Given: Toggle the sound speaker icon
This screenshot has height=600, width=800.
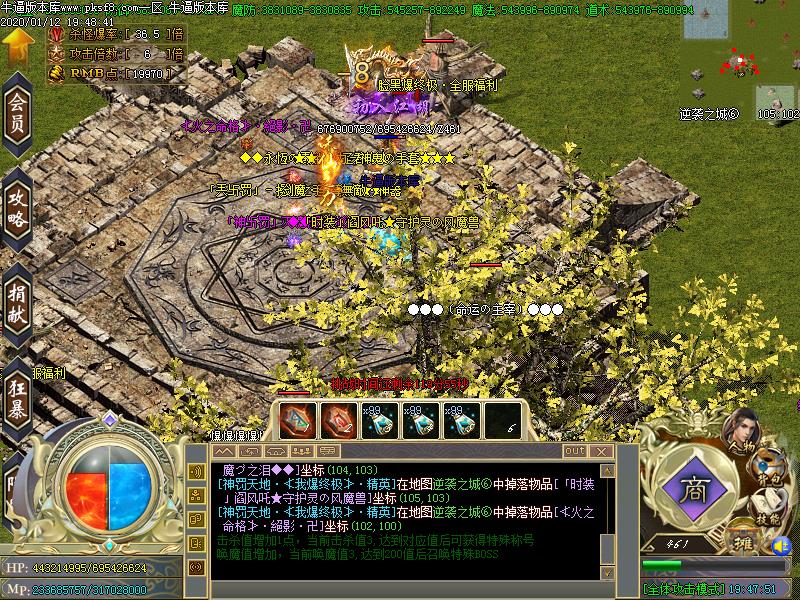Looking at the screenshot, I should (x=781, y=547).
